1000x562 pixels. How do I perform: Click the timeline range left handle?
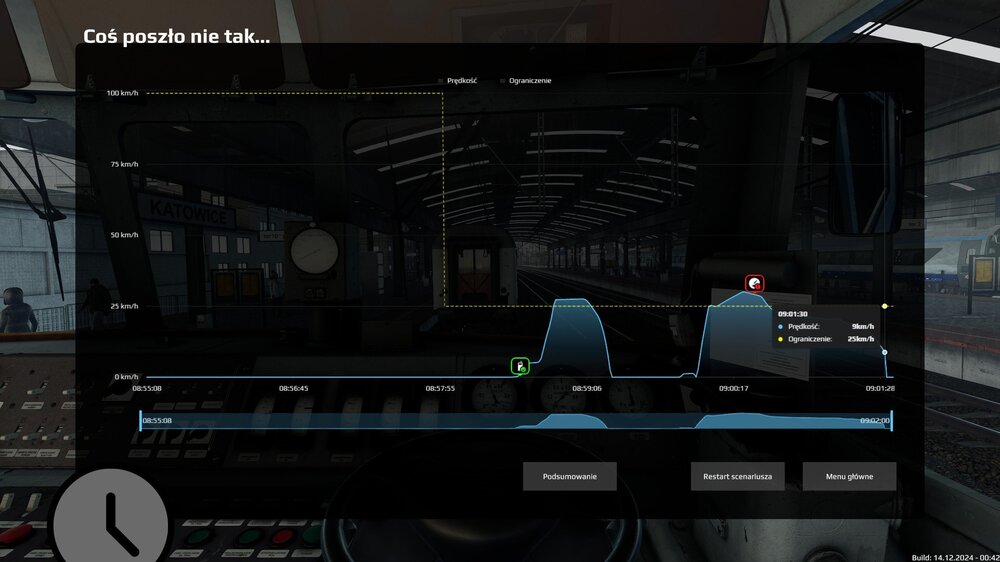coord(140,421)
